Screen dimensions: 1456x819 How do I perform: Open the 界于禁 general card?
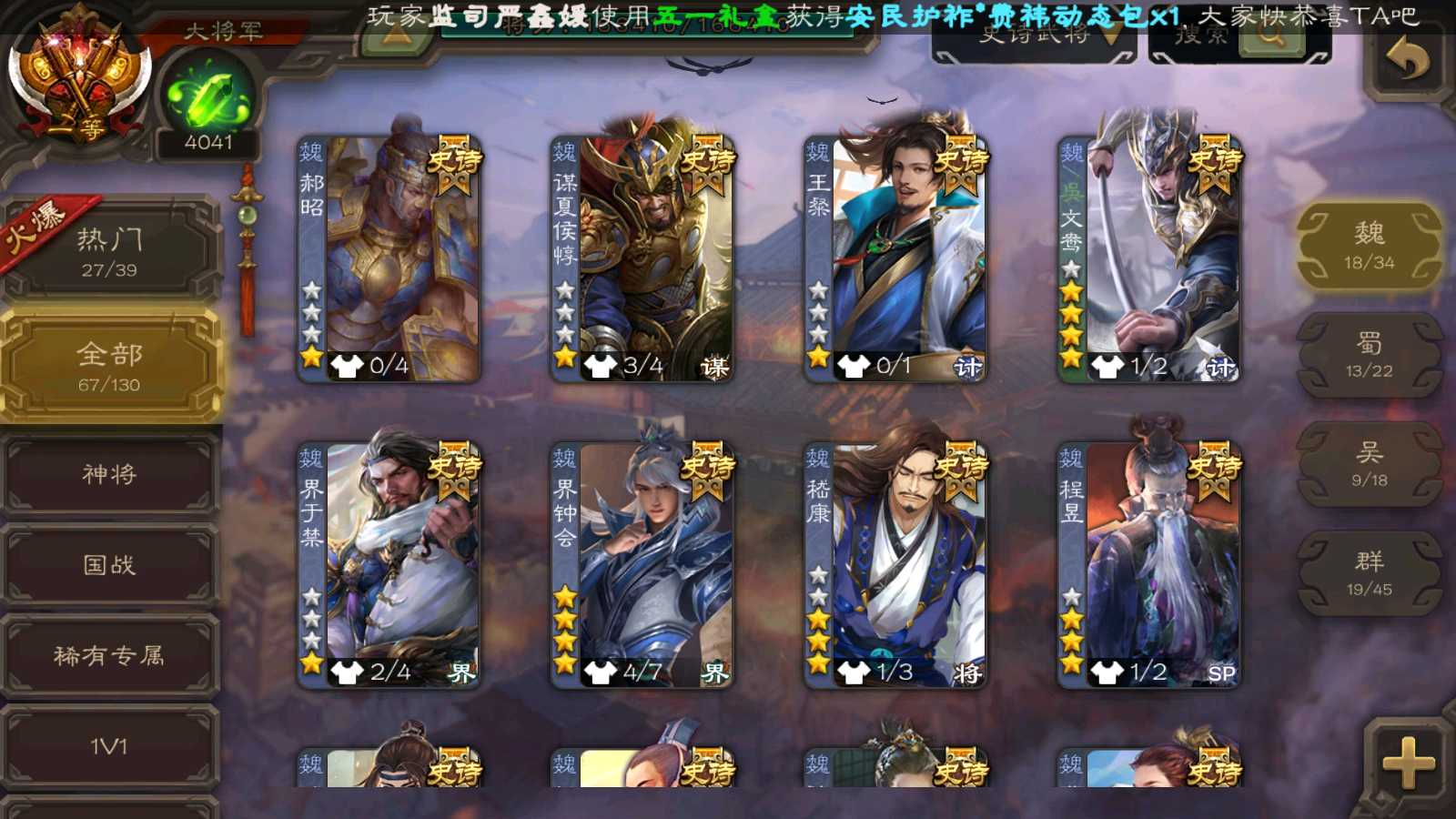point(389,564)
